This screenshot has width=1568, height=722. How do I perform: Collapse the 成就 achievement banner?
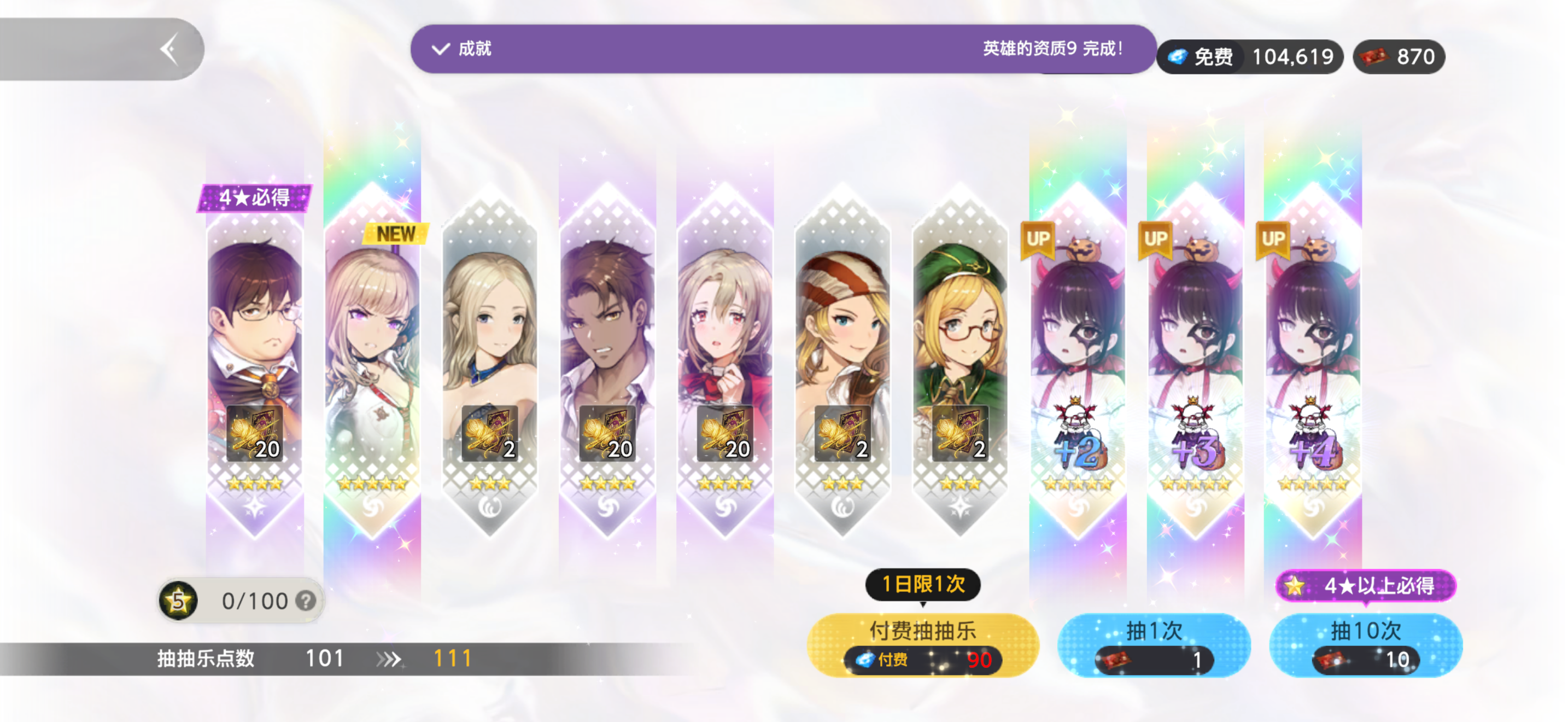[440, 49]
